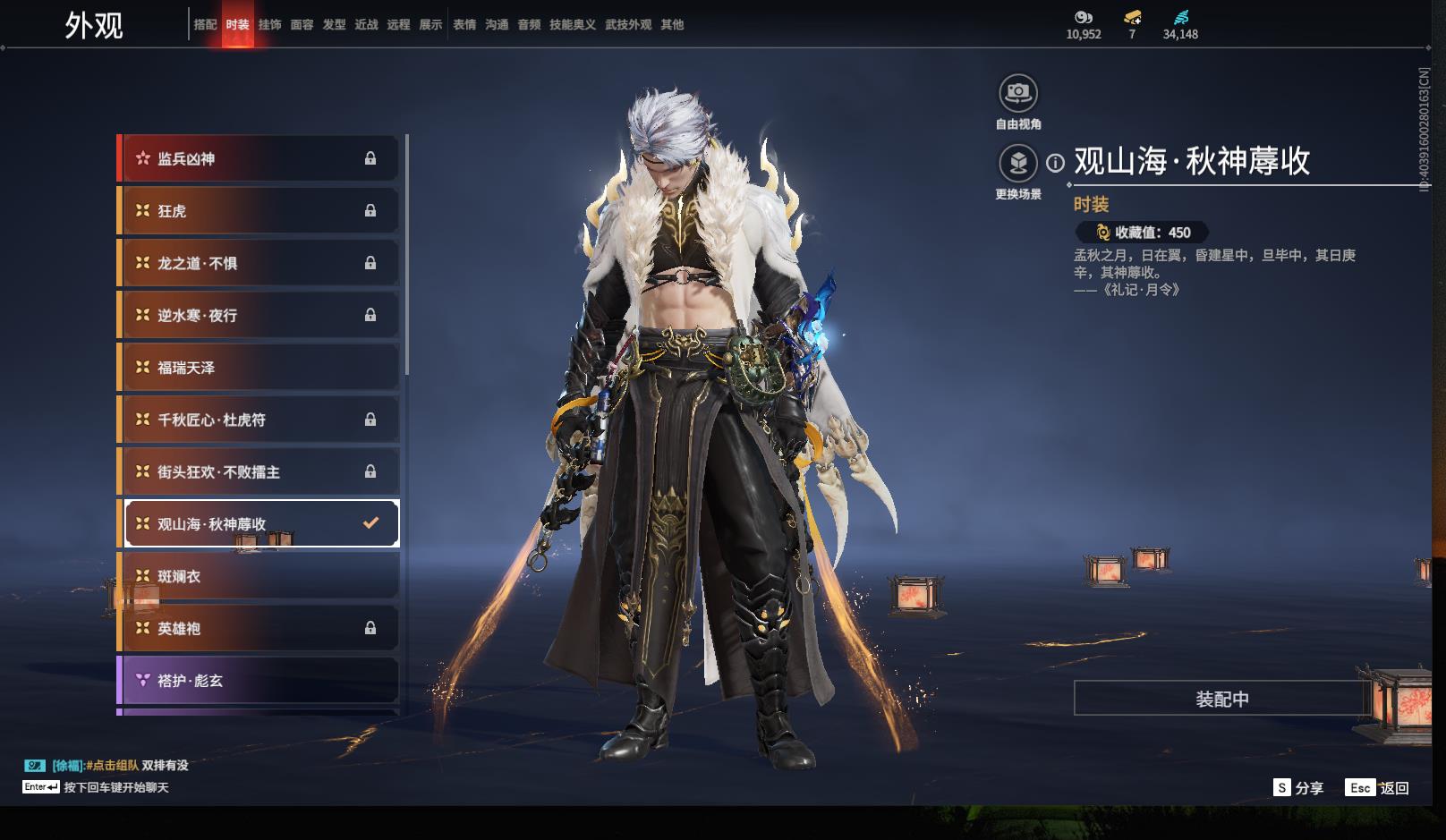1446x840 pixels.
Task: Switch to the 搭配 tab
Action: (x=205, y=25)
